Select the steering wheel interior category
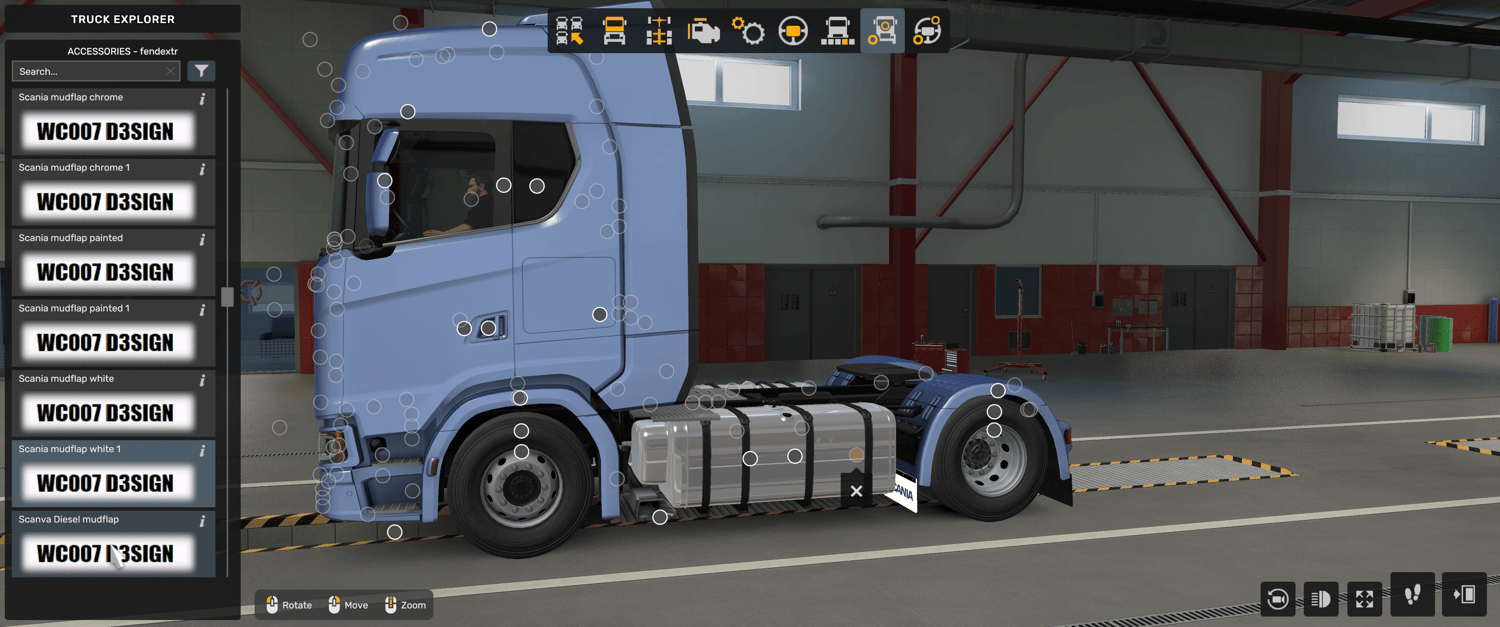The image size is (1500, 627). point(793,31)
